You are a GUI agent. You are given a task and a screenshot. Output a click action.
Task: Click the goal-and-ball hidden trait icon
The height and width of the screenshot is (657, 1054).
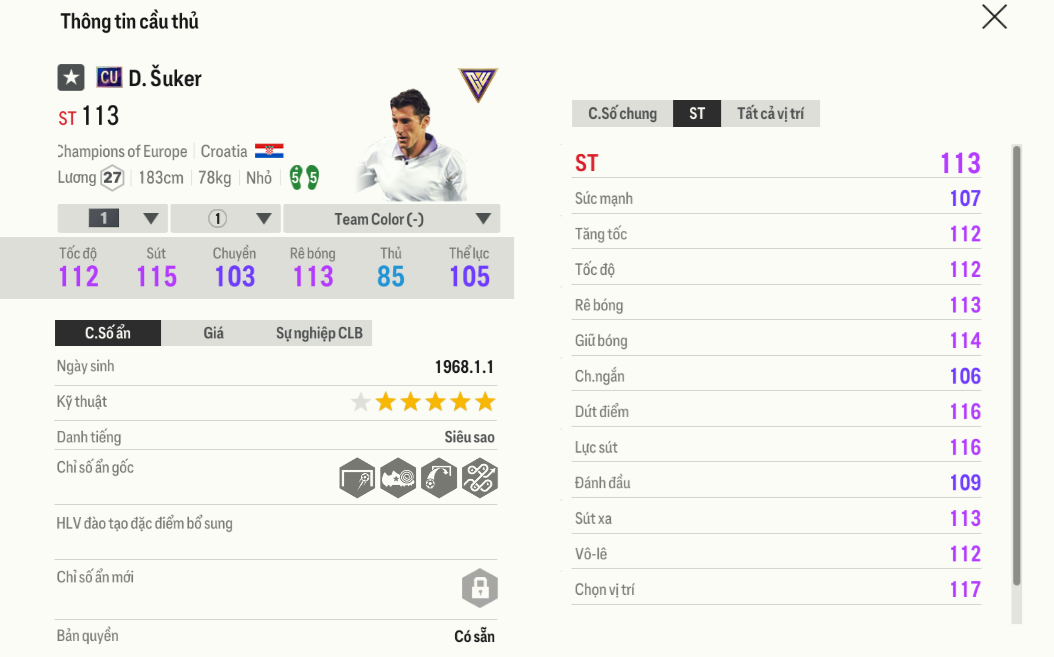[x=357, y=478]
